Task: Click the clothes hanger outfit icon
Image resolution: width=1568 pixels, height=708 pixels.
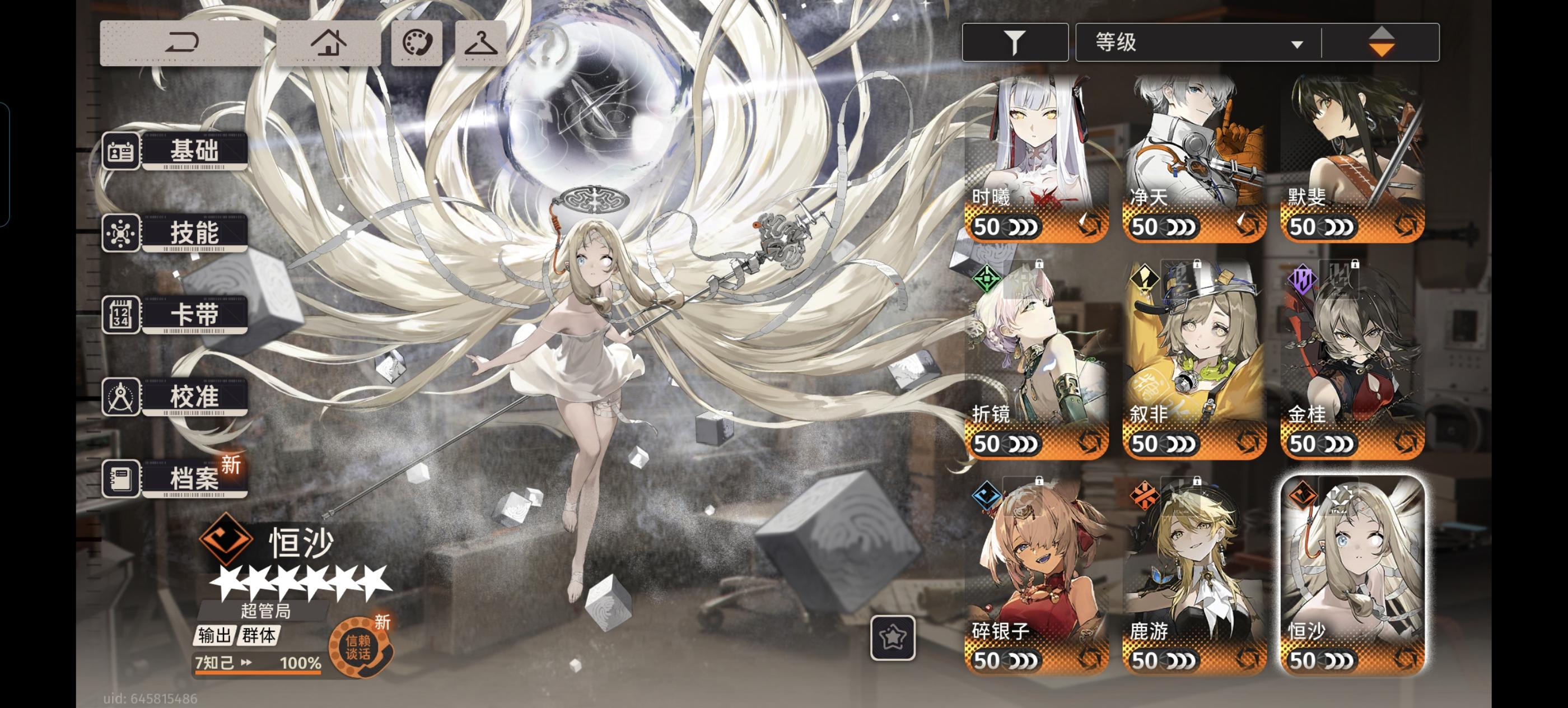Action: pyautogui.click(x=480, y=41)
